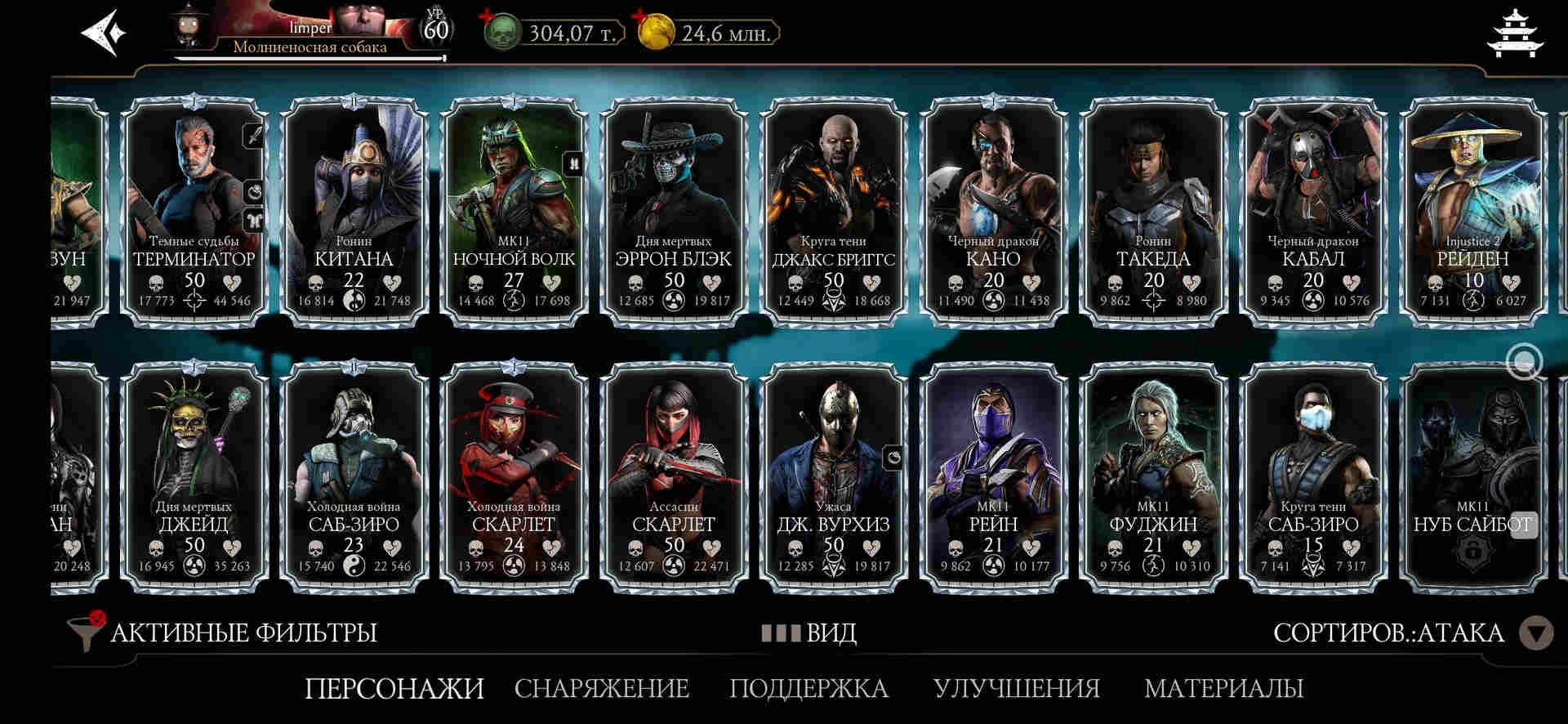The width and height of the screenshot is (1568, 724).
Task: Select the Кано character card
Action: tap(993, 212)
